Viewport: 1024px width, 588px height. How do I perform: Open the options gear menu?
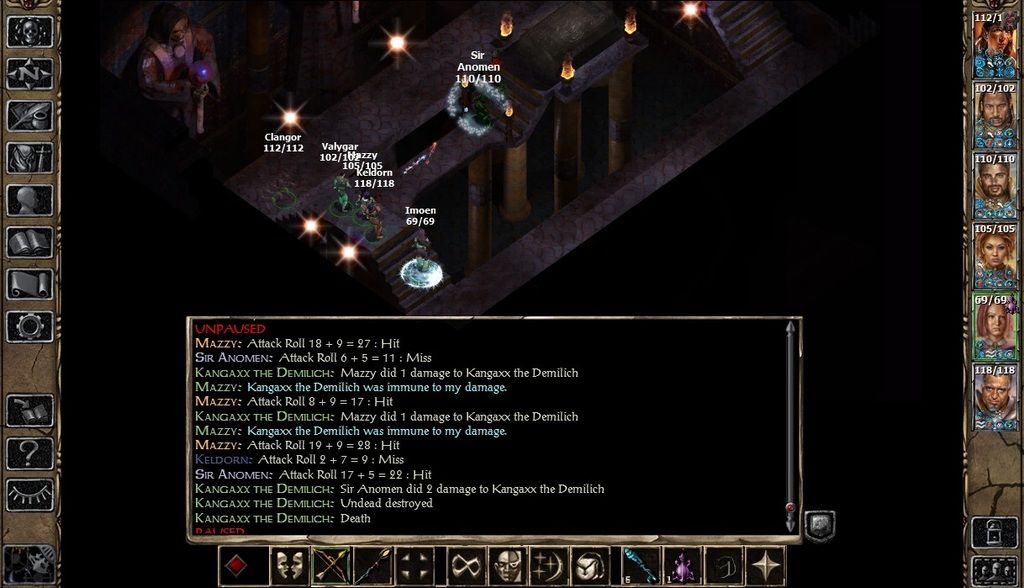click(x=29, y=326)
